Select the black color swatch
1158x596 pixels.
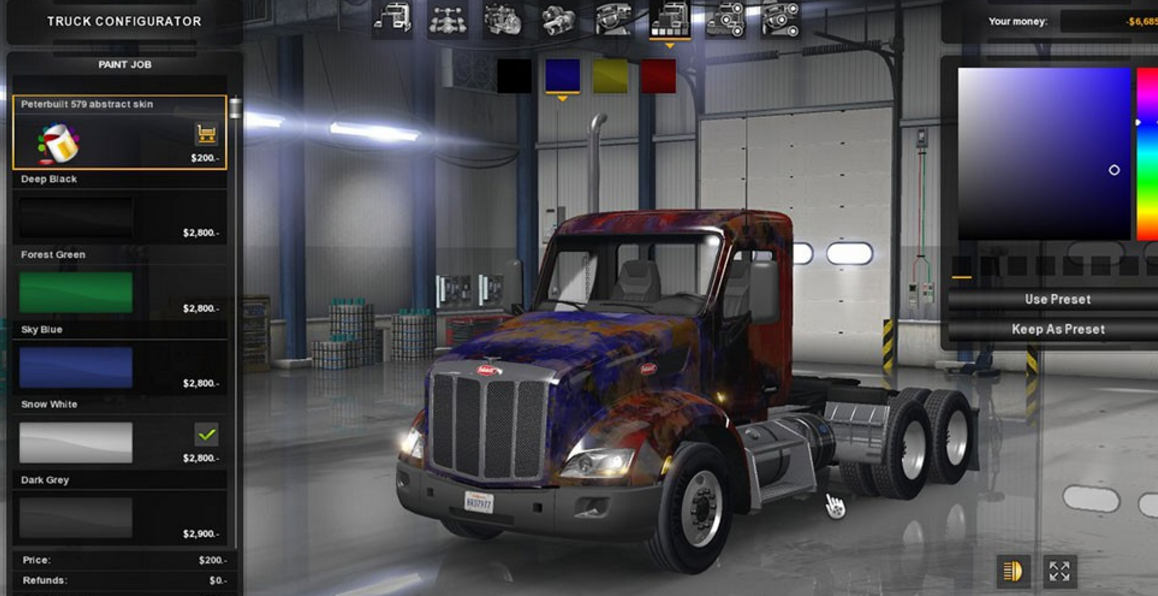pos(514,76)
